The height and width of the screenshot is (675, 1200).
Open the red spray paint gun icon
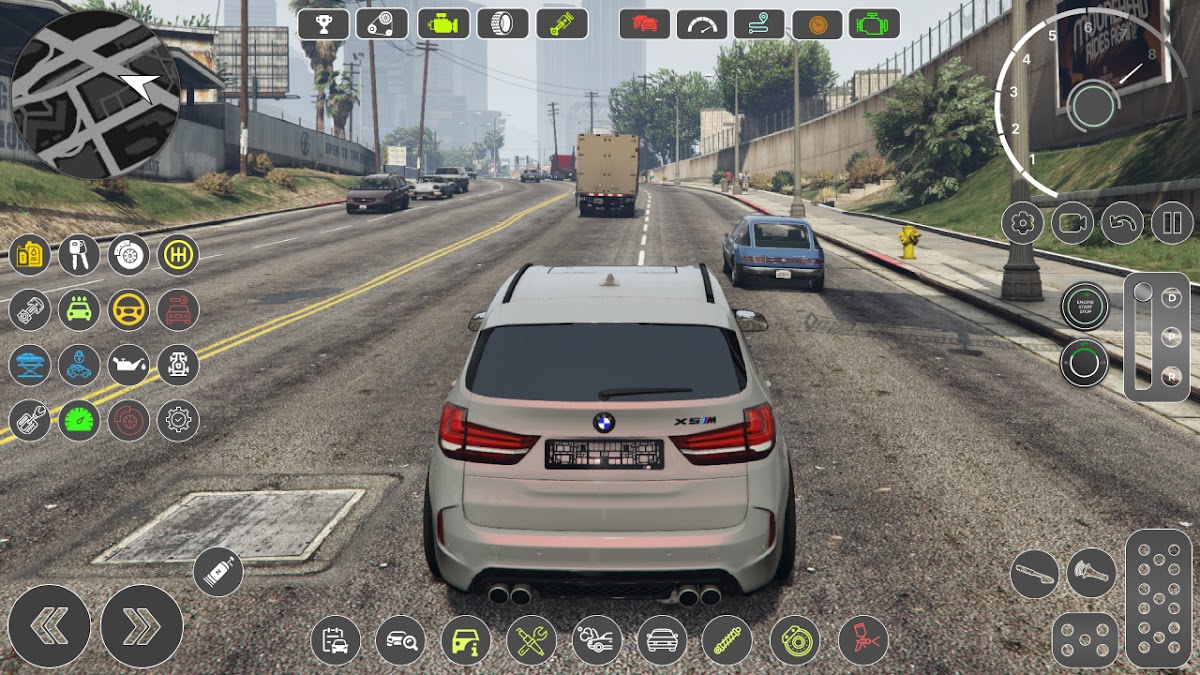863,640
